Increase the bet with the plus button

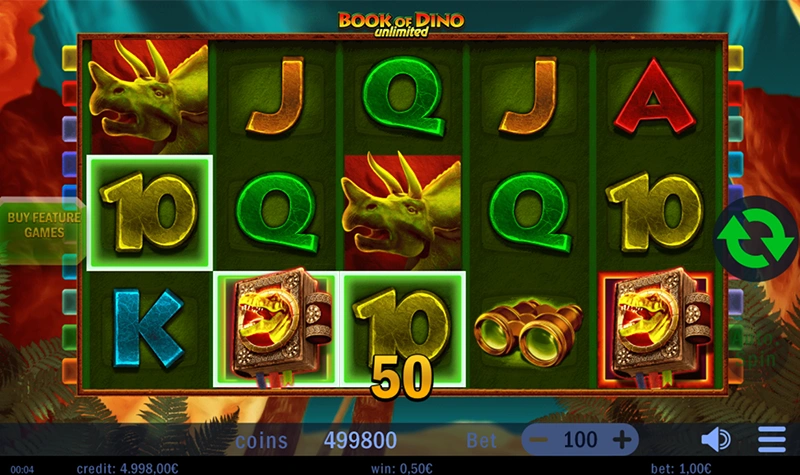(x=621, y=439)
